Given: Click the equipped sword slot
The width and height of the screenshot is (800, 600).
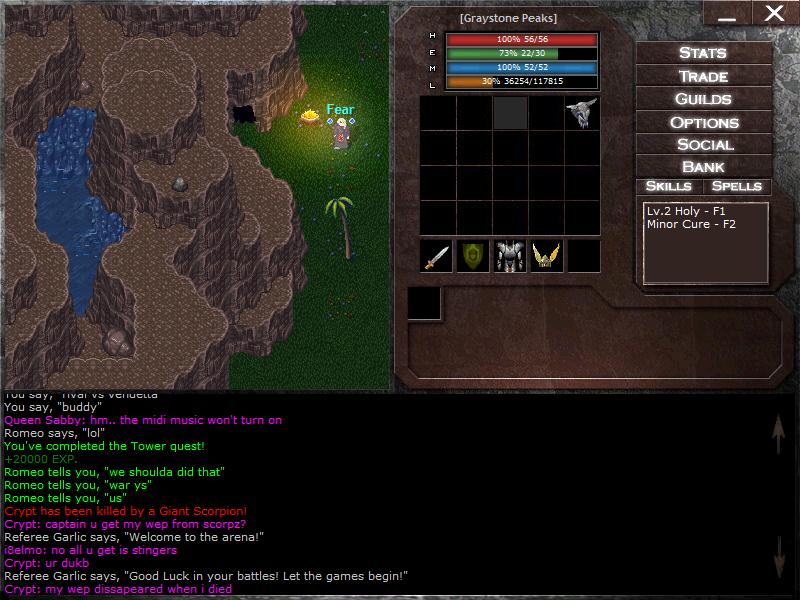Looking at the screenshot, I should (437, 256).
